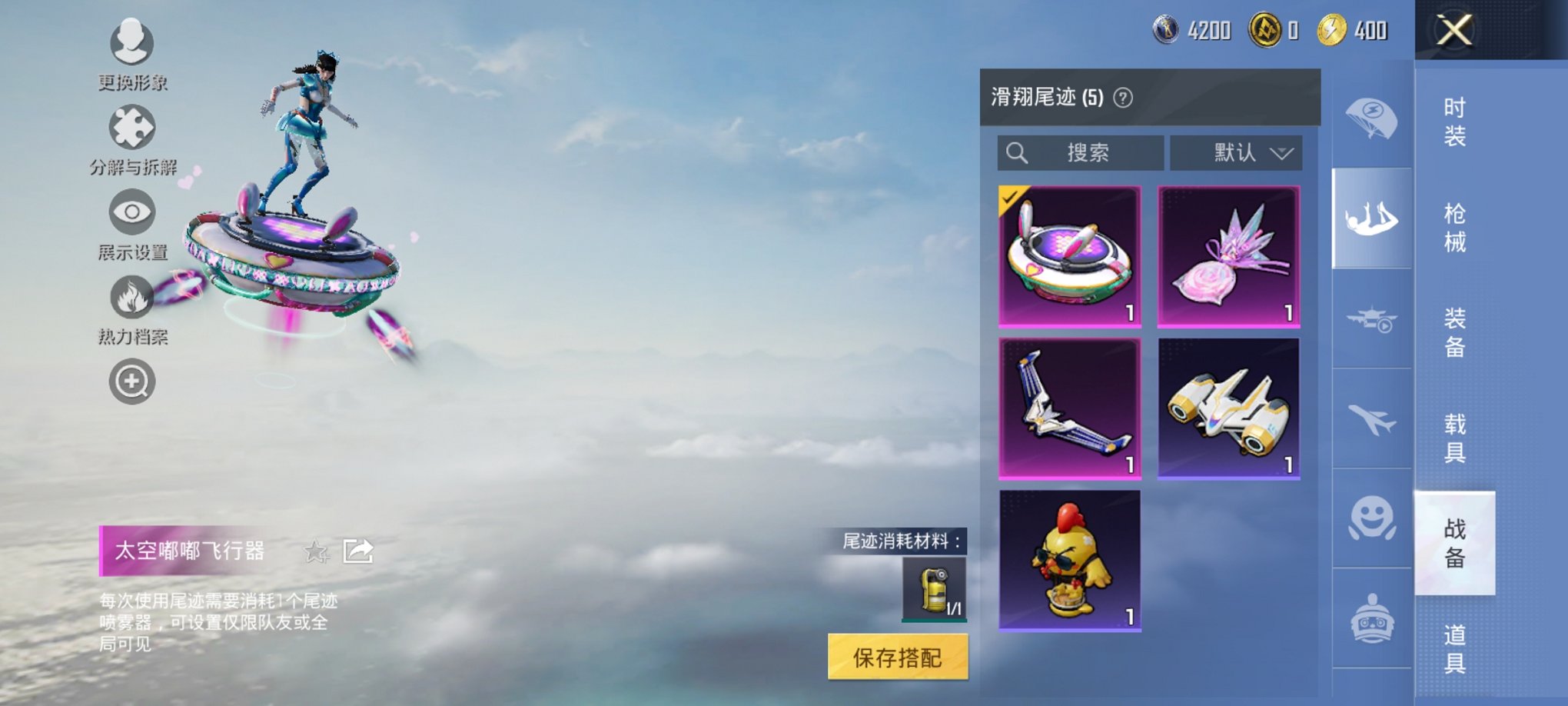Image resolution: width=1568 pixels, height=706 pixels.
Task: Click the 搜索 search input field
Action: (x=1084, y=152)
